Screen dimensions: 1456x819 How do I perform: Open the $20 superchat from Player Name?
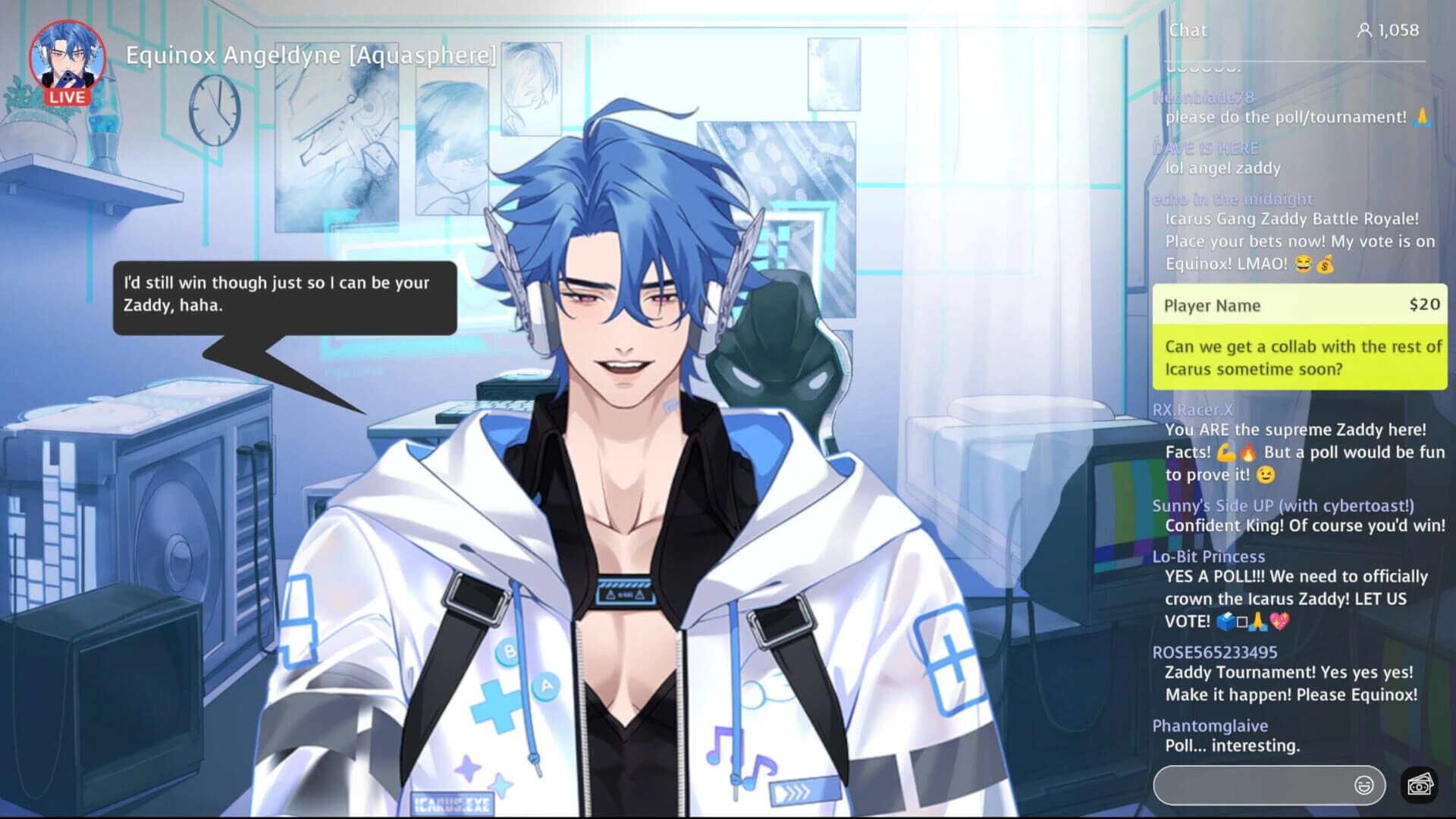tap(1300, 337)
